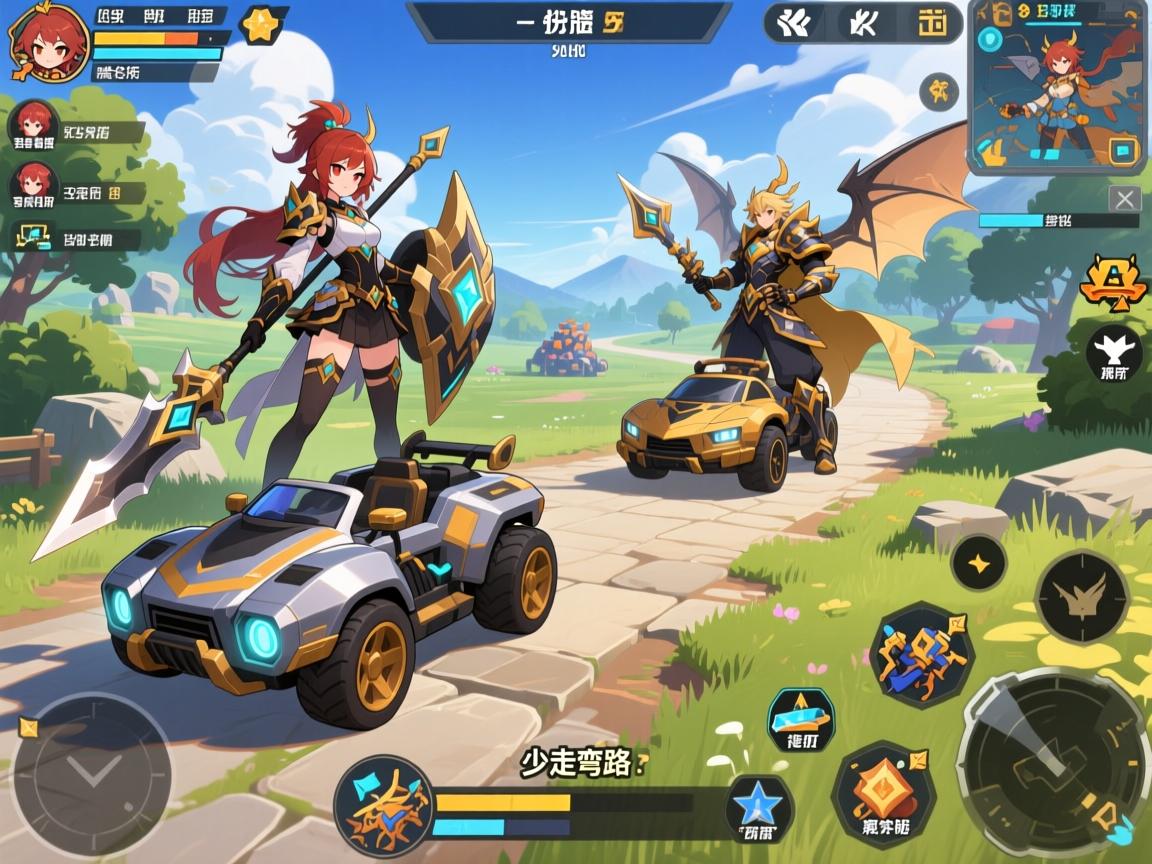Image resolution: width=1152 pixels, height=864 pixels.
Task: Close the panel with the X button
Action: [1125, 198]
